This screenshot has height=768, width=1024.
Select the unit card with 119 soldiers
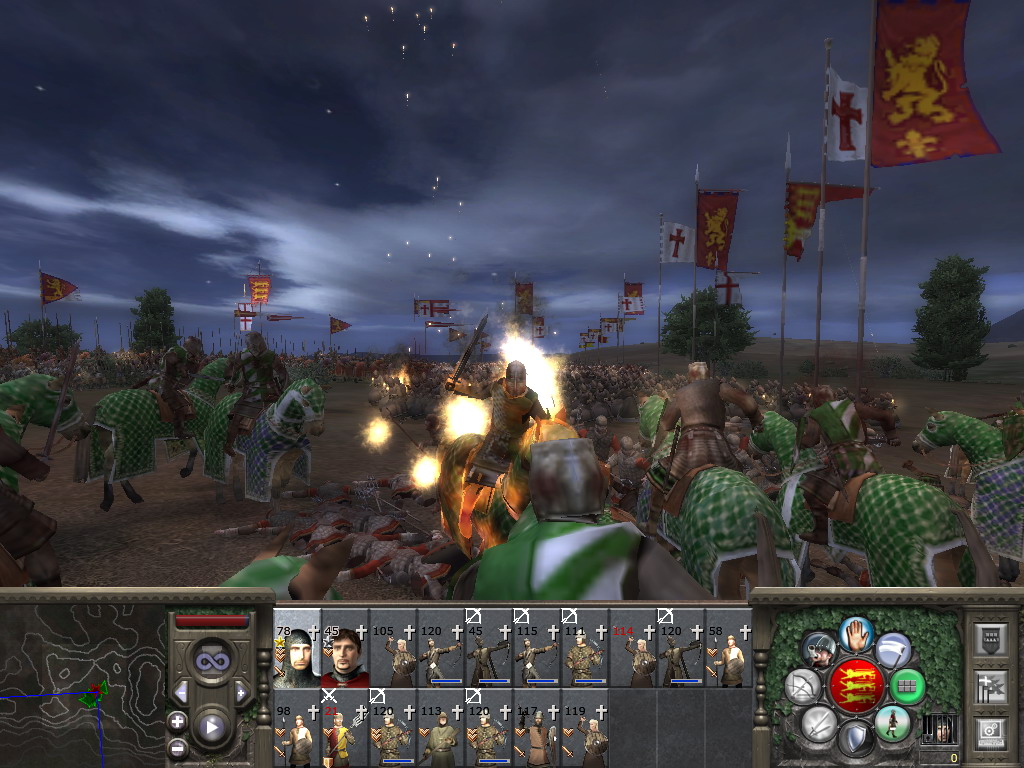pyautogui.click(x=585, y=729)
